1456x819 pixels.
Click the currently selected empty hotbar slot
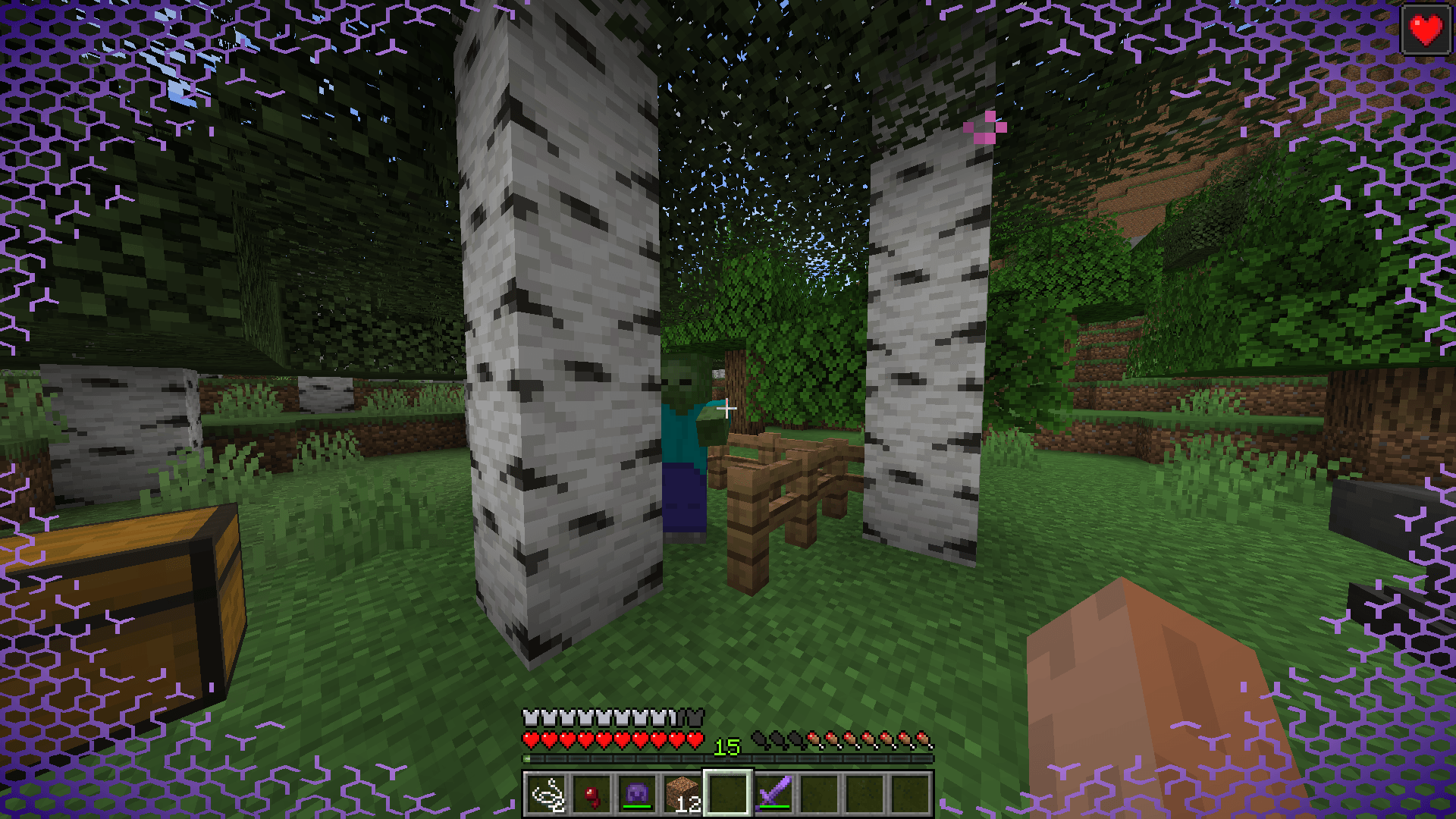[x=726, y=795]
